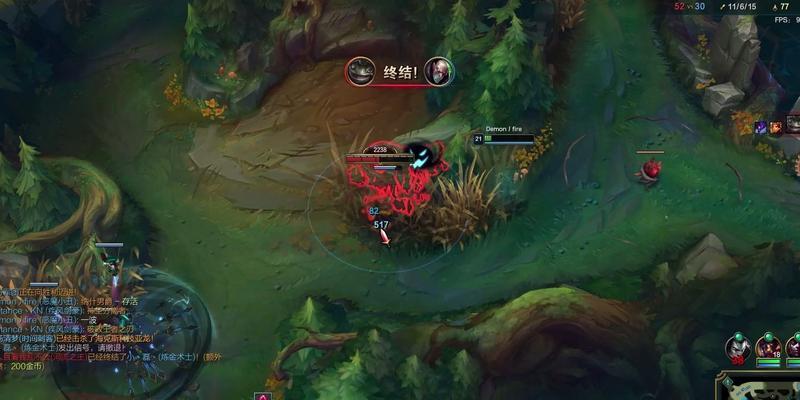Image resolution: width=800 pixels, height=400 pixels.
Task: Select the white-haired dead ally portrait
Action: pos(738,349)
